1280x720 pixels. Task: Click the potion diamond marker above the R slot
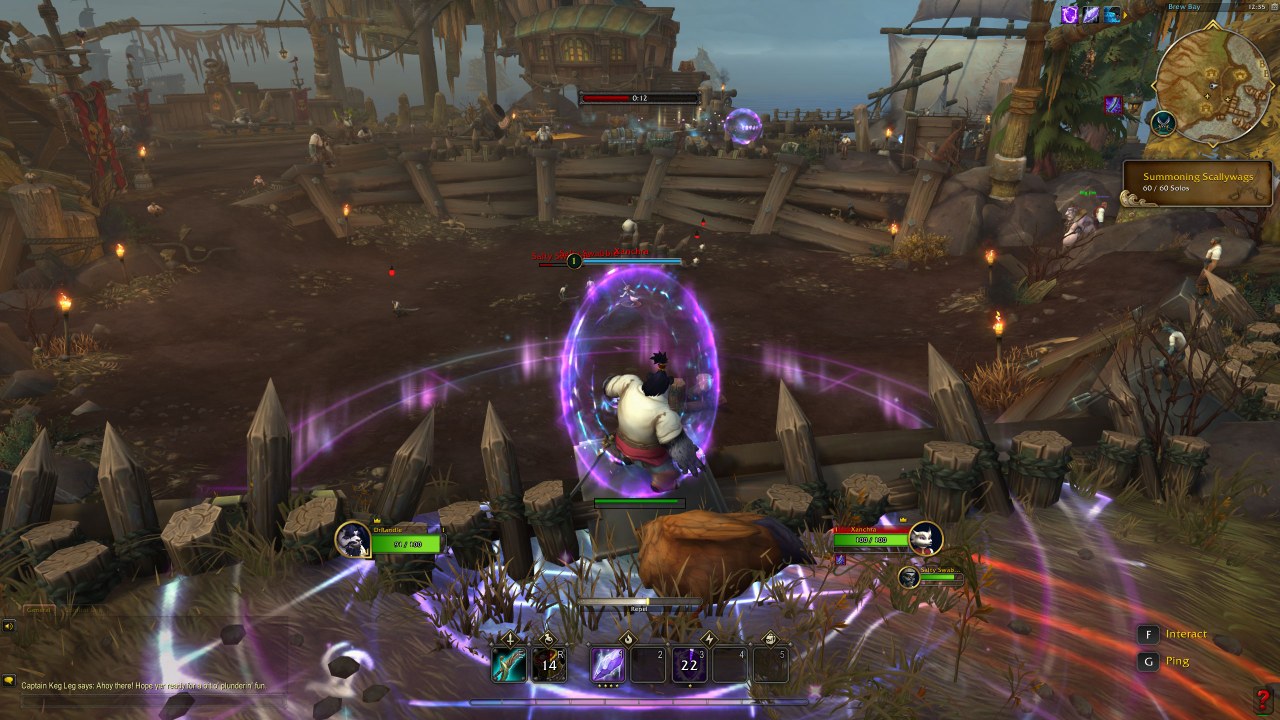[549, 639]
